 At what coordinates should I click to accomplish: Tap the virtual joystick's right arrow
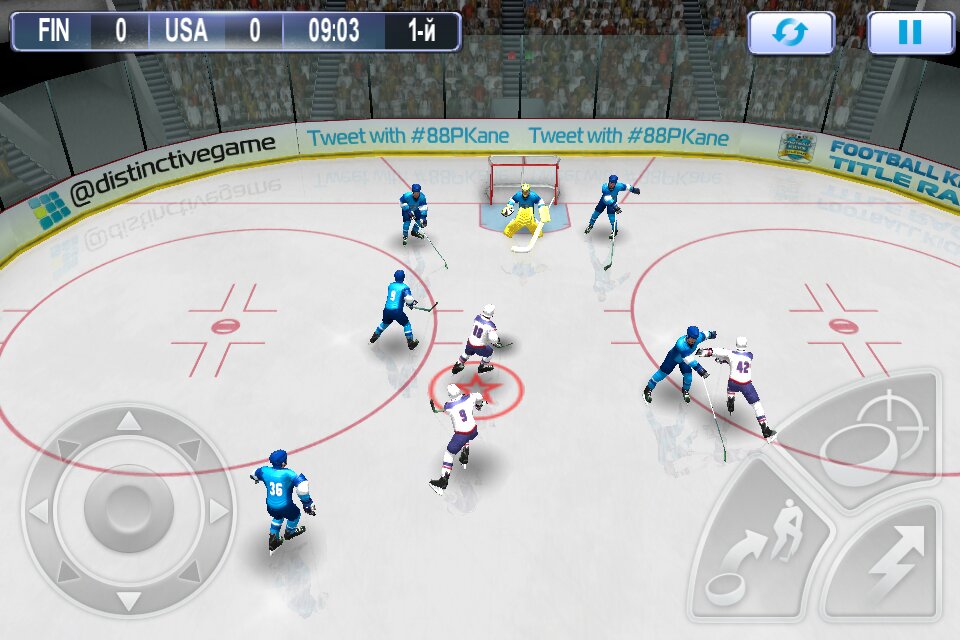[x=219, y=512]
